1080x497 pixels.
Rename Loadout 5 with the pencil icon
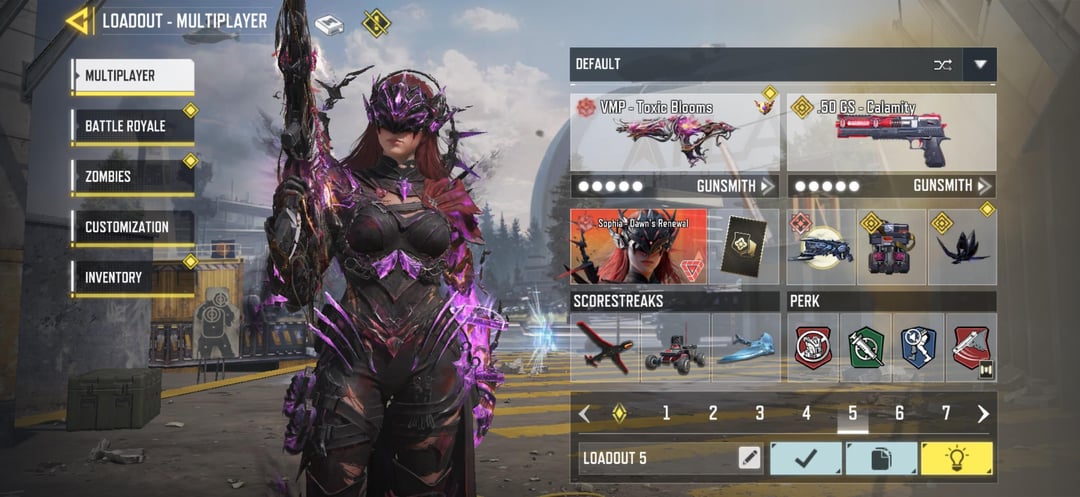[x=749, y=459]
